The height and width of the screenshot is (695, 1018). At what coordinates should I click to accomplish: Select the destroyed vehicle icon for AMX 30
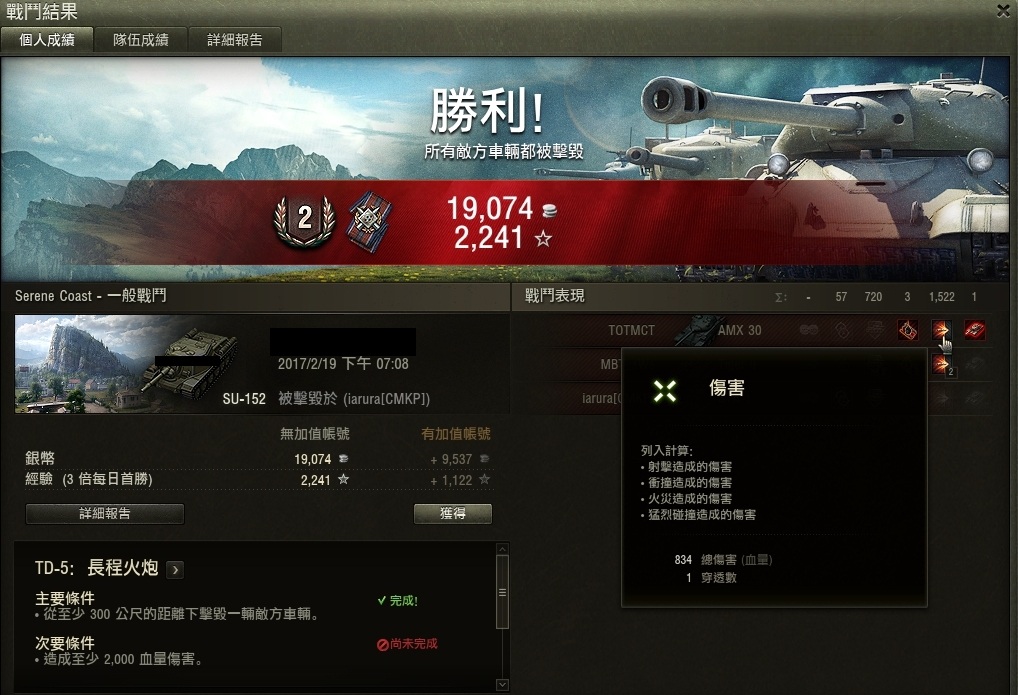(x=973, y=330)
